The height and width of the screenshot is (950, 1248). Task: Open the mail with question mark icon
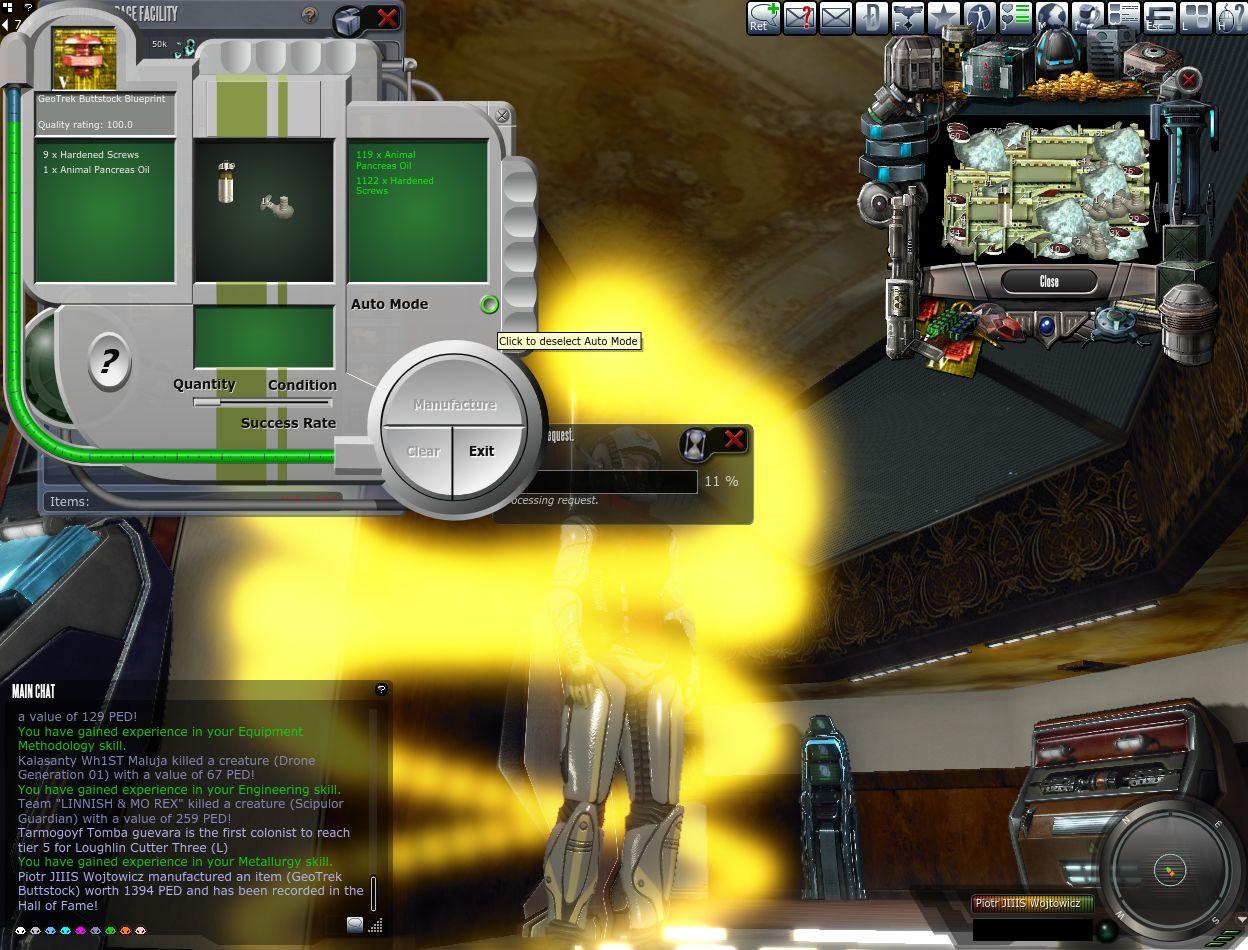coord(799,18)
